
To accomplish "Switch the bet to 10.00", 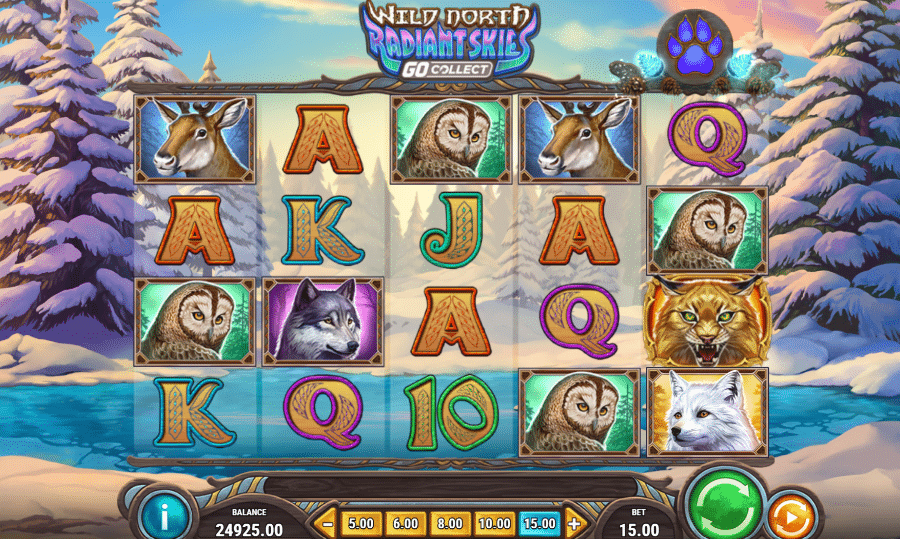I will tap(494, 522).
